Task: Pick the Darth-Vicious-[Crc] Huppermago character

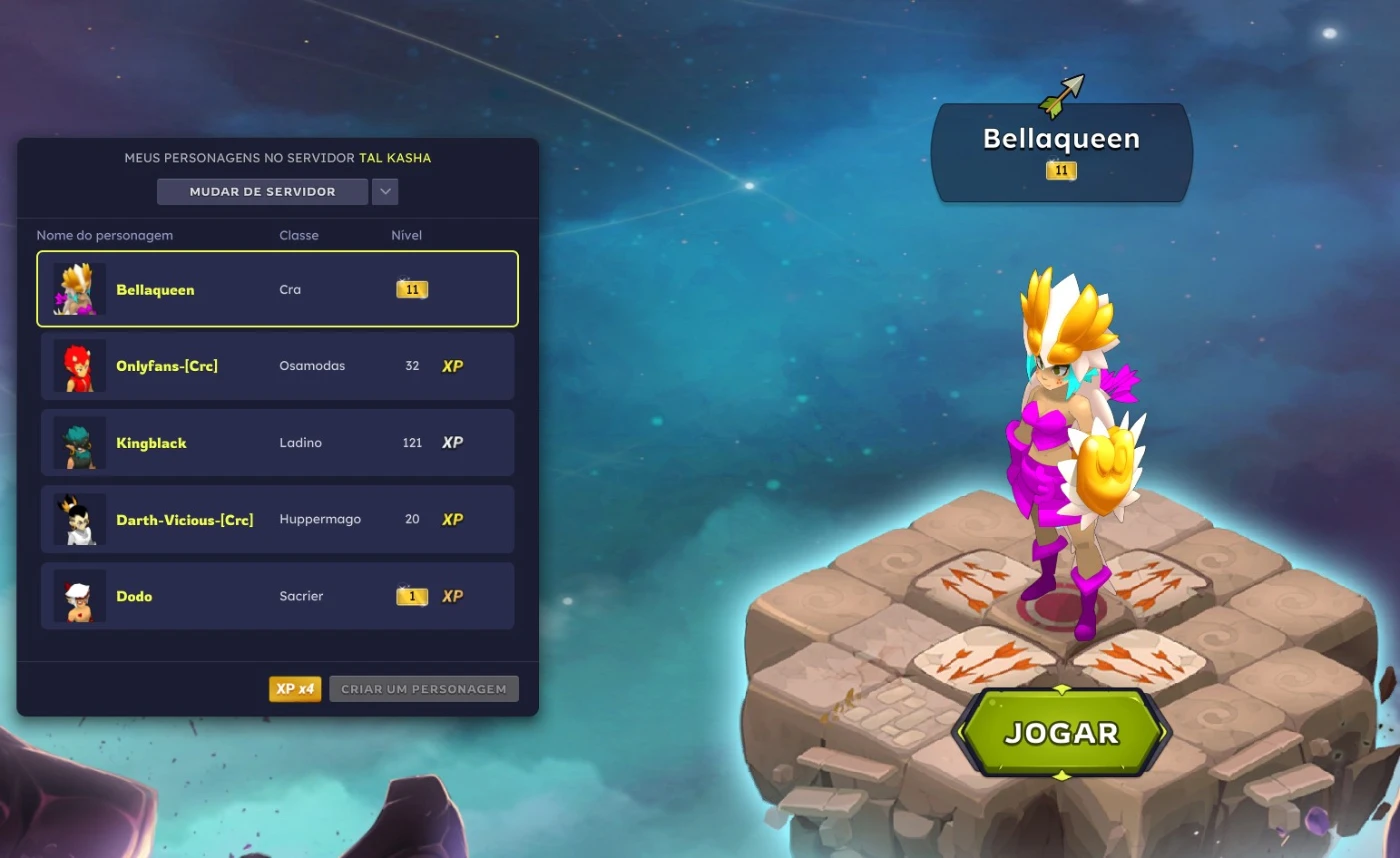Action: 277,520
